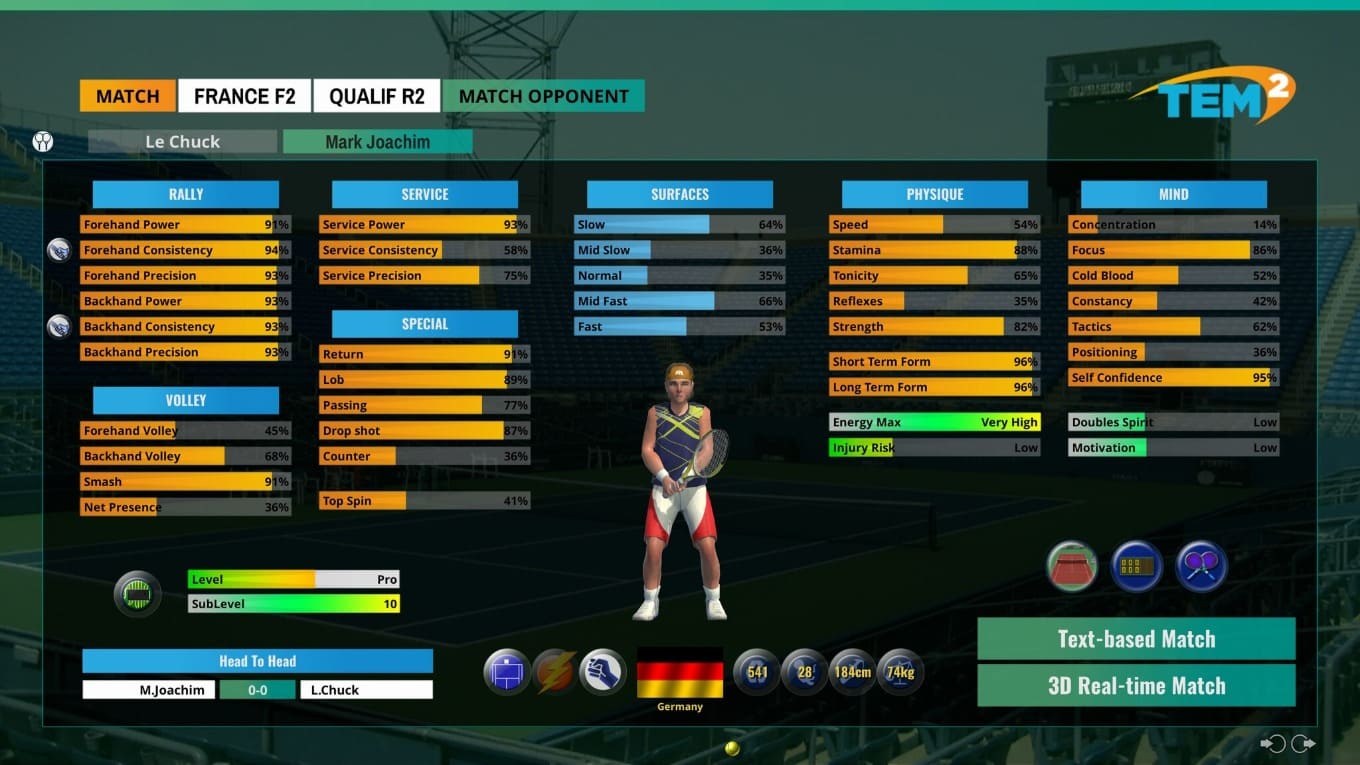The width and height of the screenshot is (1360, 765).
Task: Click the rackets icon left of Le Chuck
Action: pyautogui.click(x=43, y=142)
